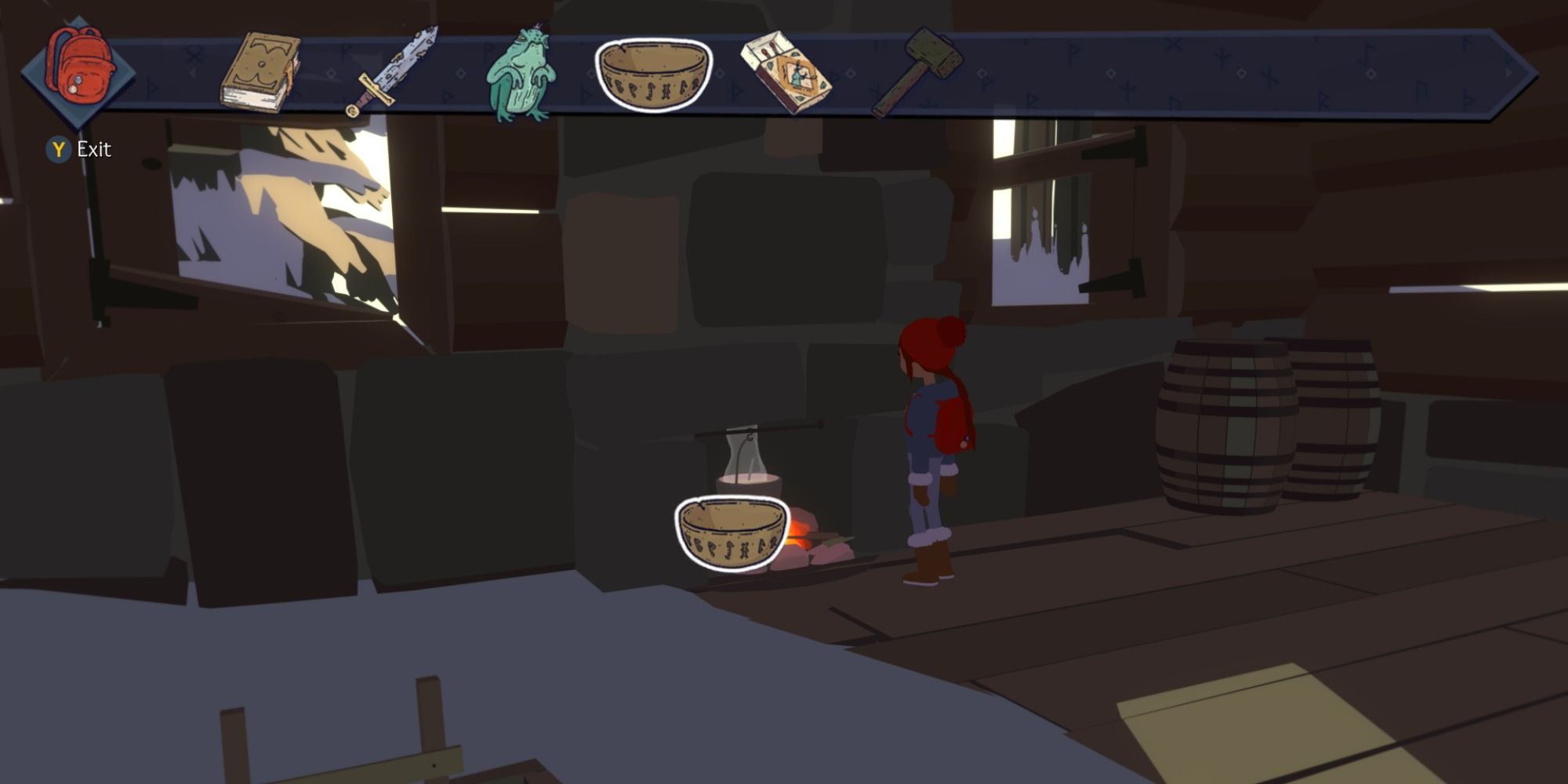Open the red backpack inventory icon
Viewport: 1568px width, 784px height.
tap(78, 67)
